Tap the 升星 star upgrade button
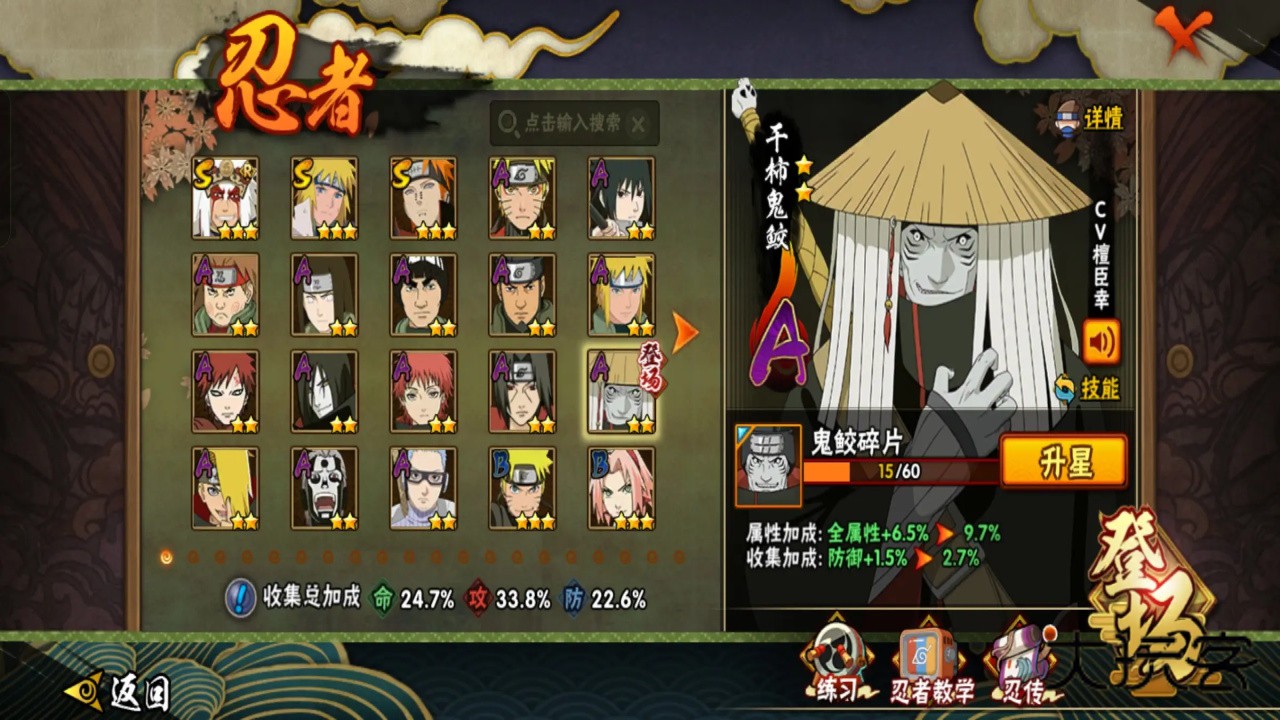Viewport: 1280px width, 720px height. point(1063,462)
